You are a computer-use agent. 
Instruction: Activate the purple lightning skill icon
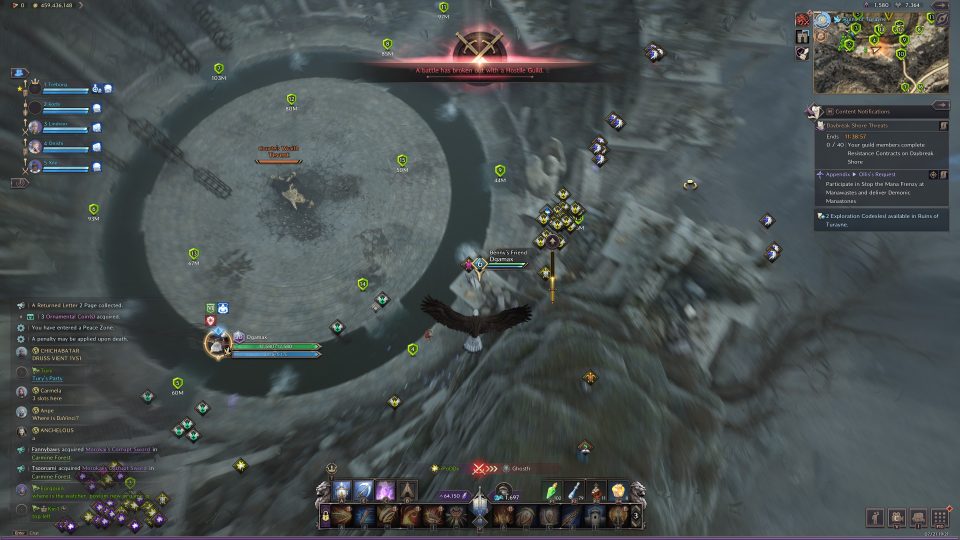[x=385, y=490]
